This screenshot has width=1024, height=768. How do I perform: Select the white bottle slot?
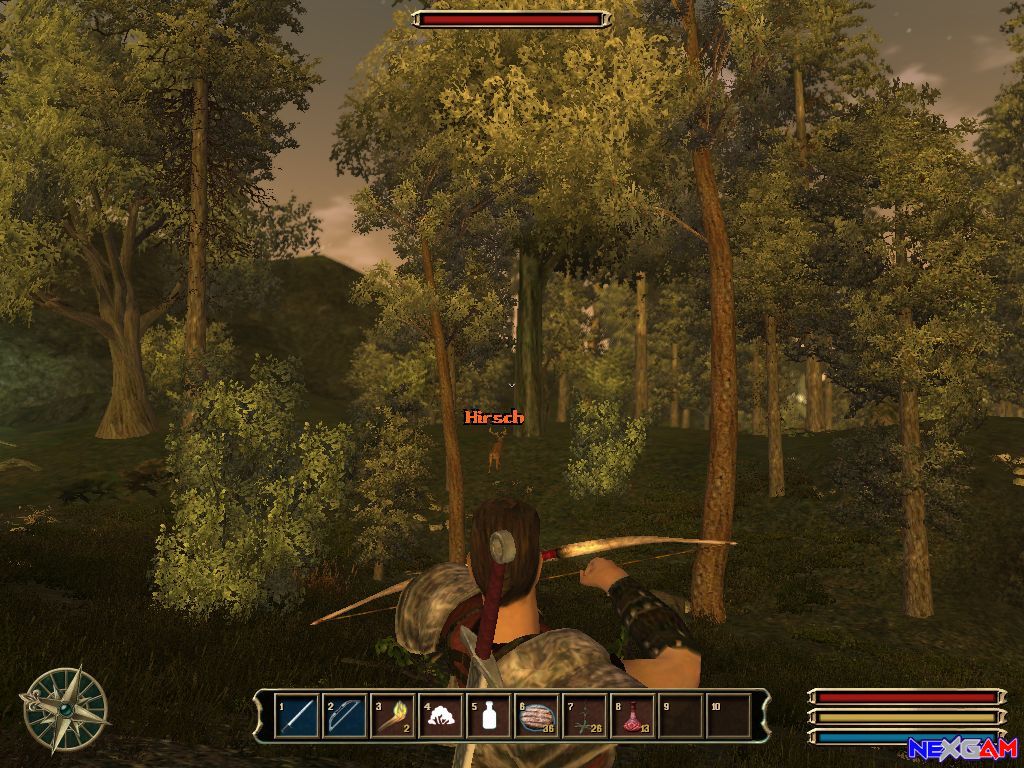pyautogui.click(x=489, y=716)
